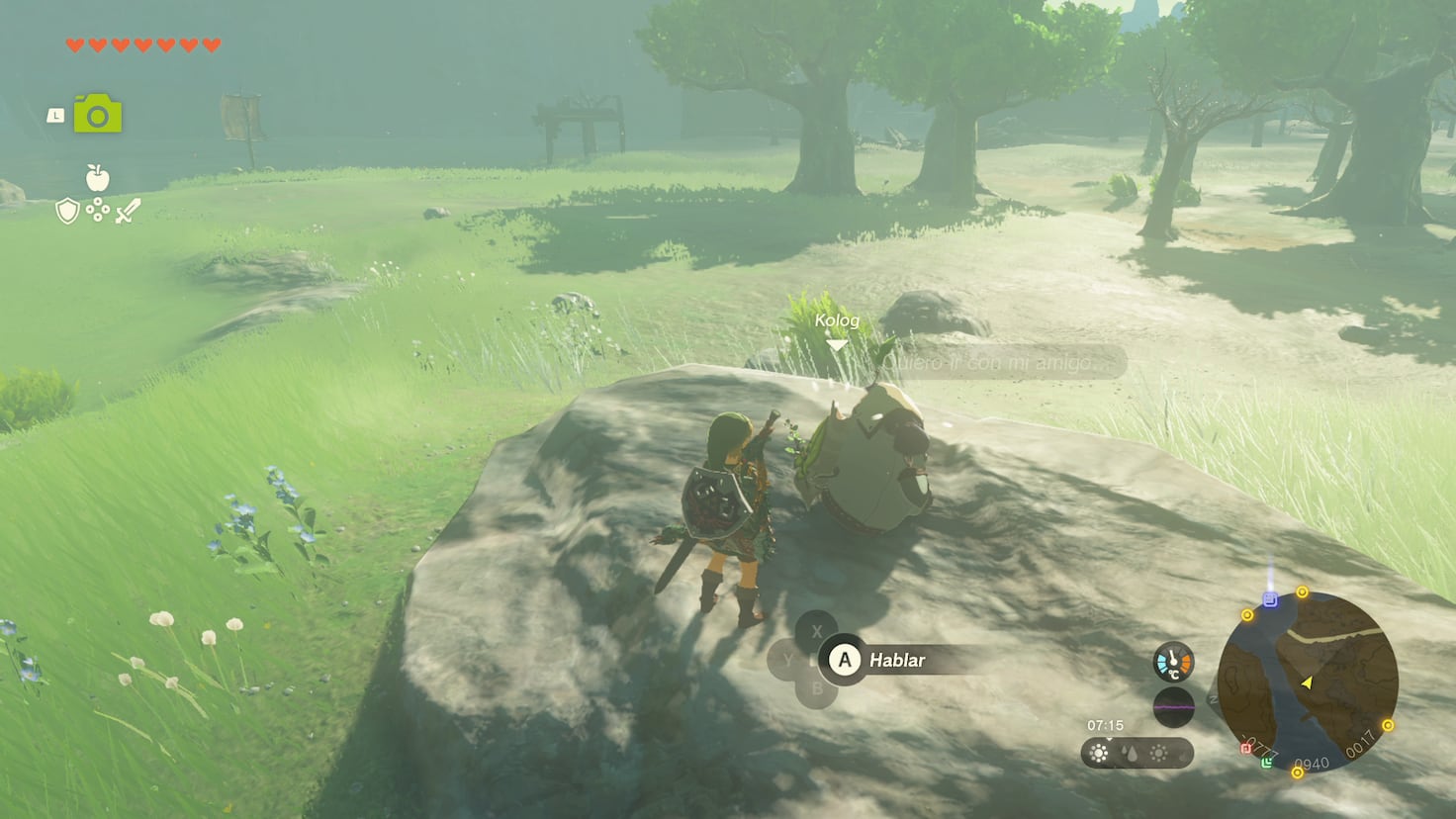Screen dimensions: 1456x819
Task: Click the sun icon in the weather forecast
Action: (x=1099, y=752)
